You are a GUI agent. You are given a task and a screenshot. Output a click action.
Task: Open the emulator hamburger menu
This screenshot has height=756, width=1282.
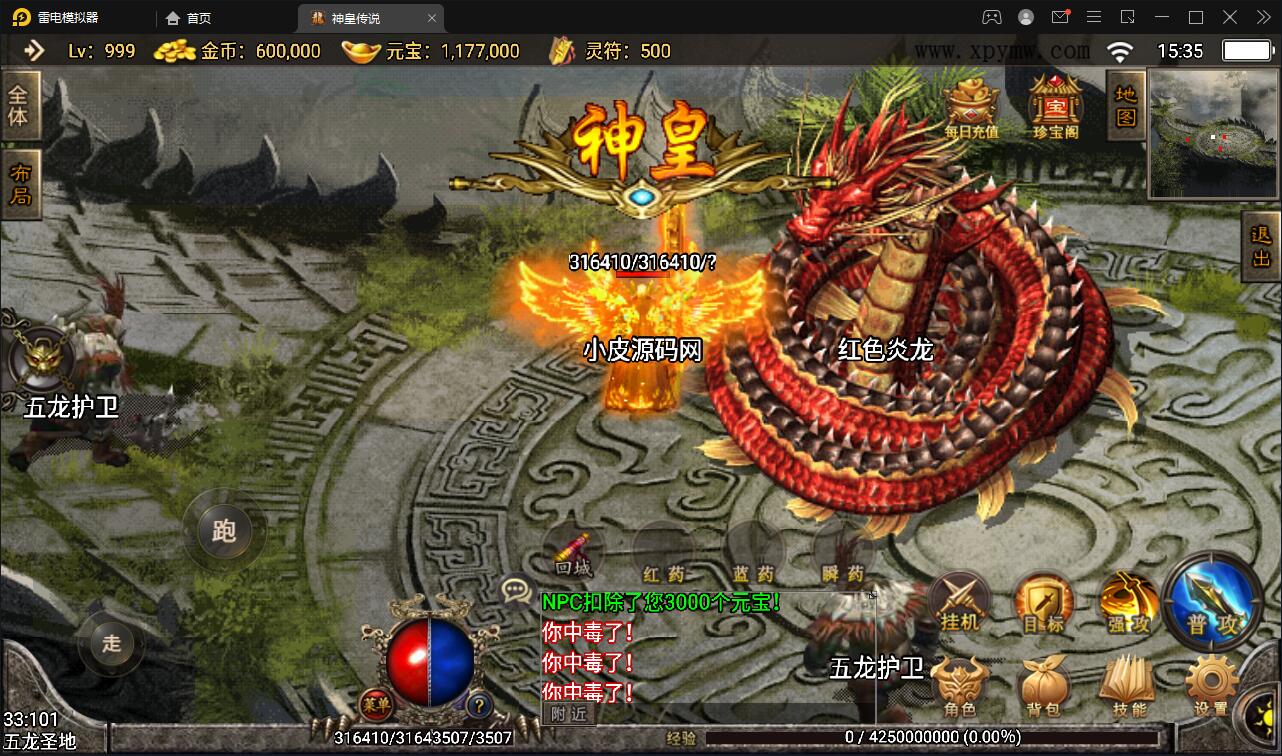tap(1094, 17)
